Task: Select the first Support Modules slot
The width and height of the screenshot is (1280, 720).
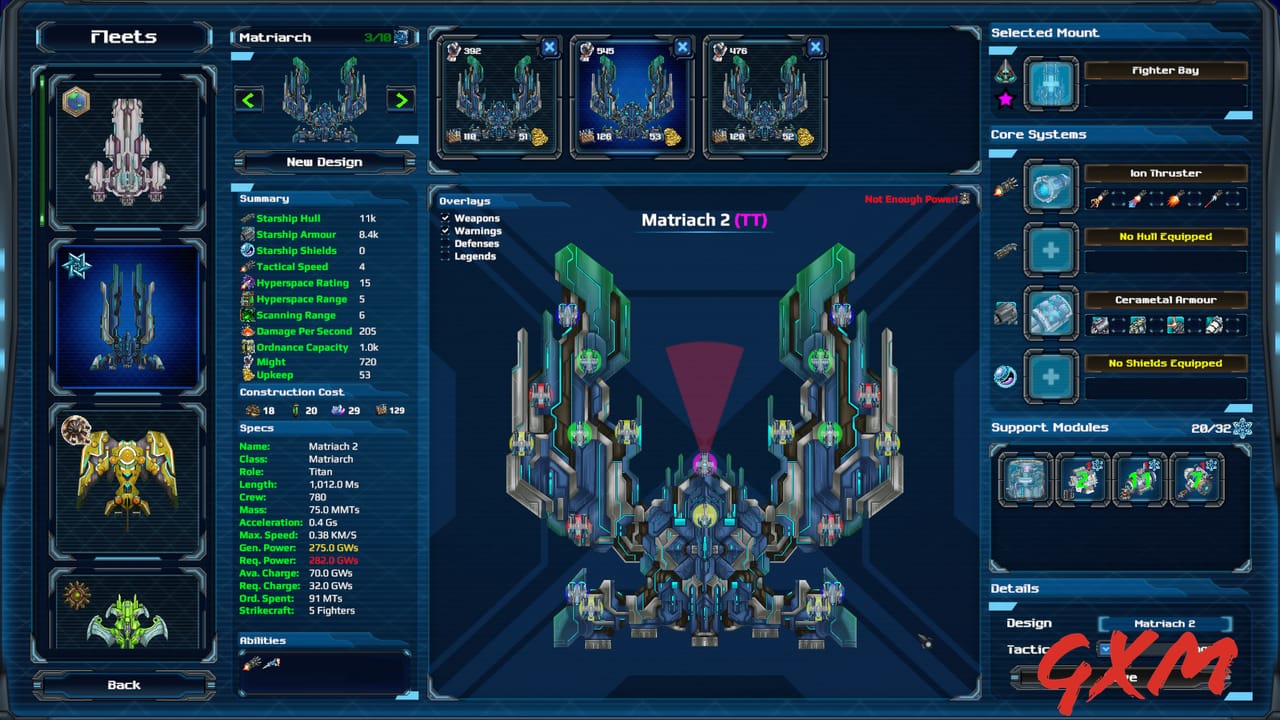Action: (1023, 480)
